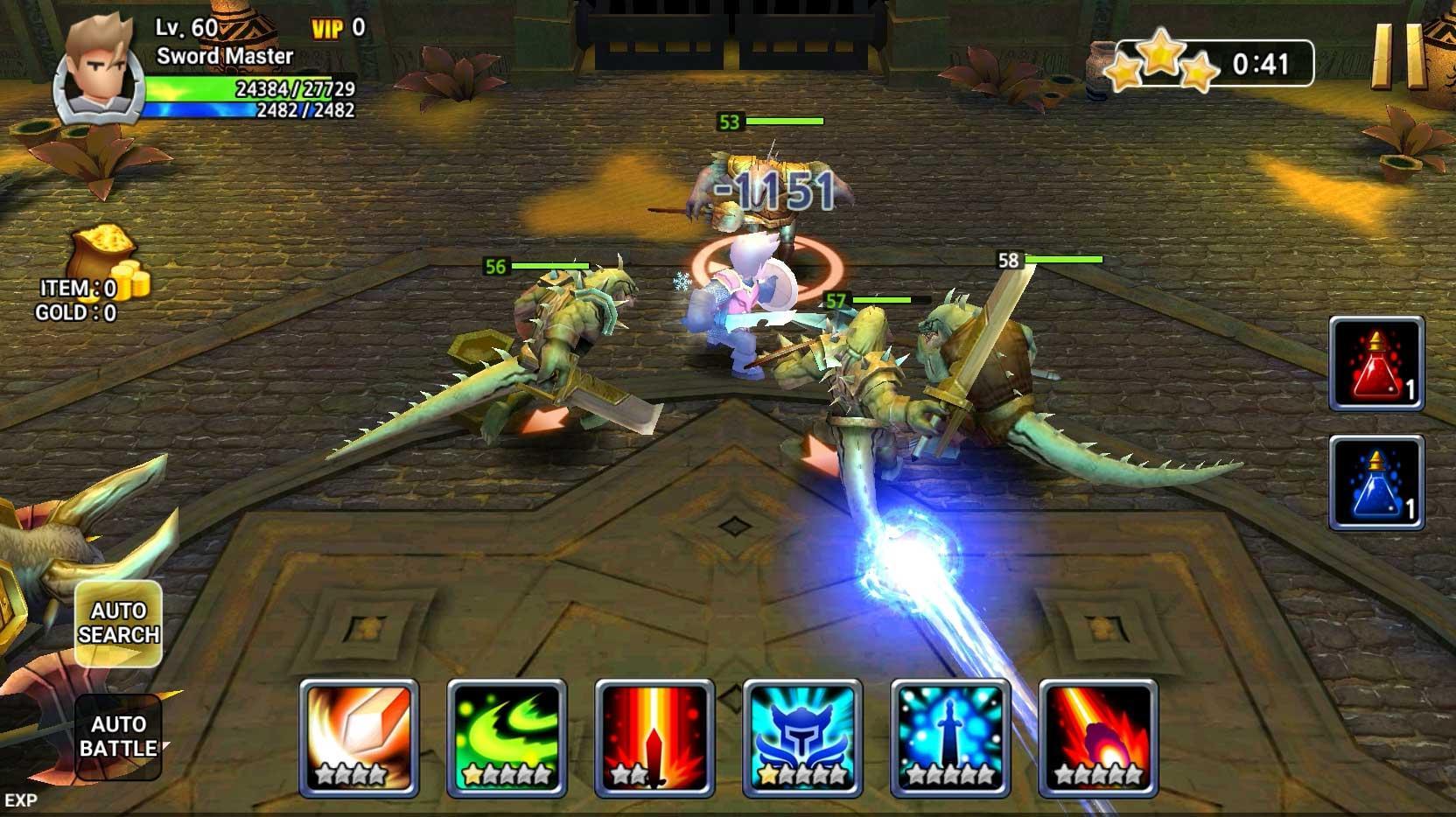Screen dimensions: 1456x817
Task: Enable AUTO SEARCH
Action: tap(121, 623)
